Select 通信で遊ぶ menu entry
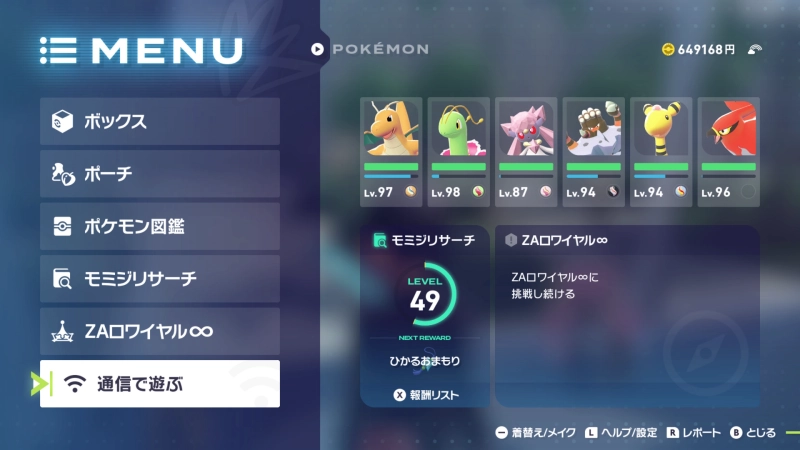The width and height of the screenshot is (800, 450). (x=160, y=384)
